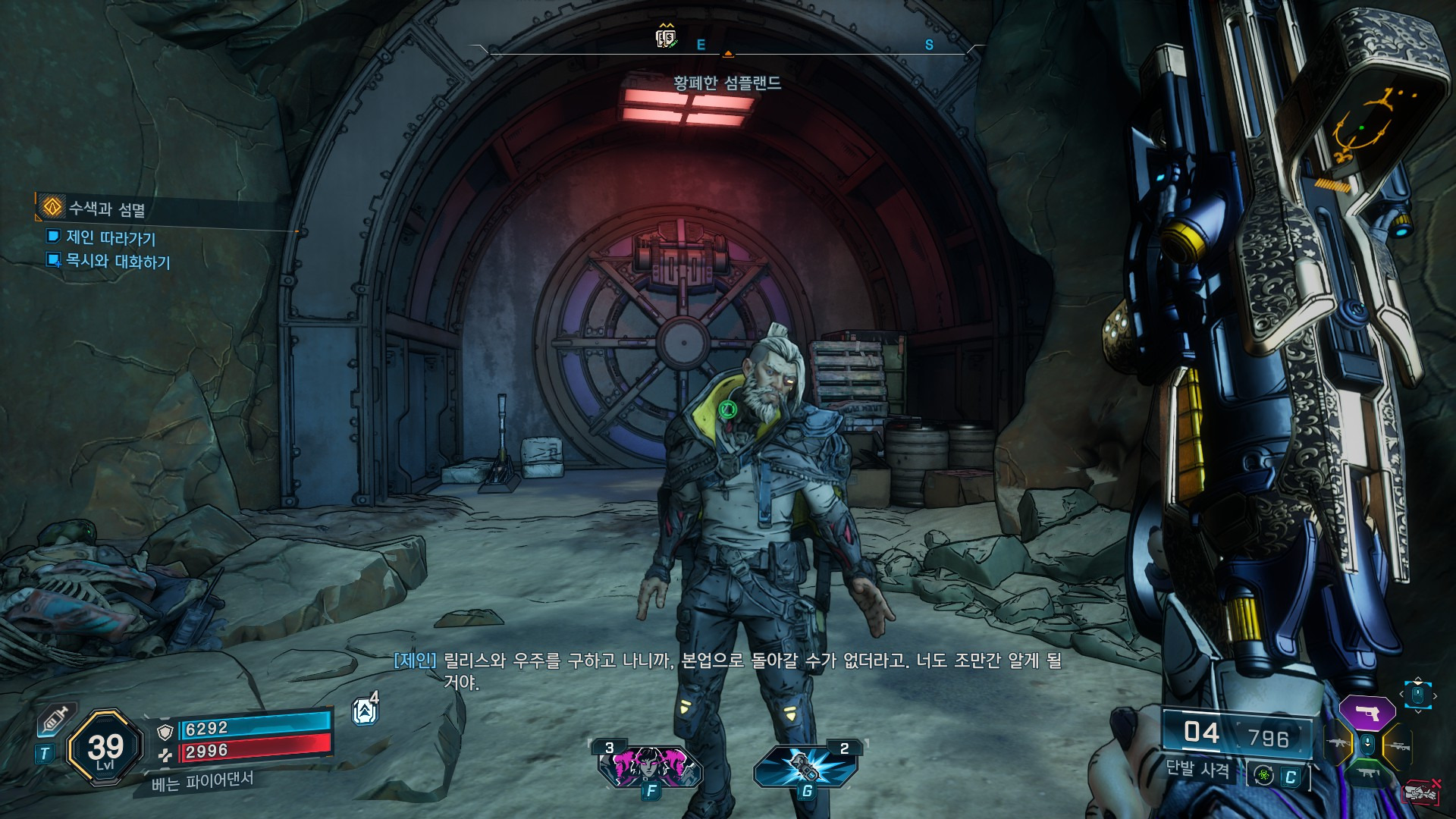Viewport: 1456px width, 819px height.
Task: Click the chevron buff icon with 4 stacks
Action: tap(365, 711)
